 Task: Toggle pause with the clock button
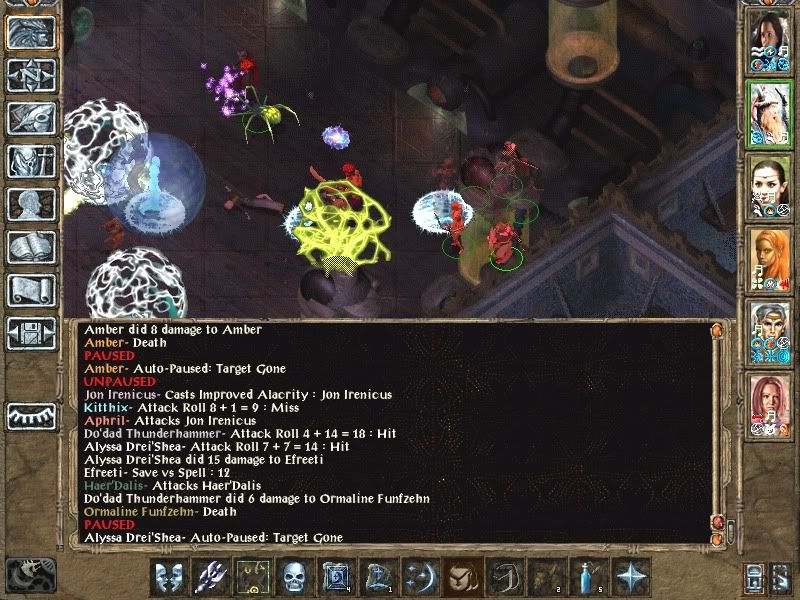tap(29, 574)
